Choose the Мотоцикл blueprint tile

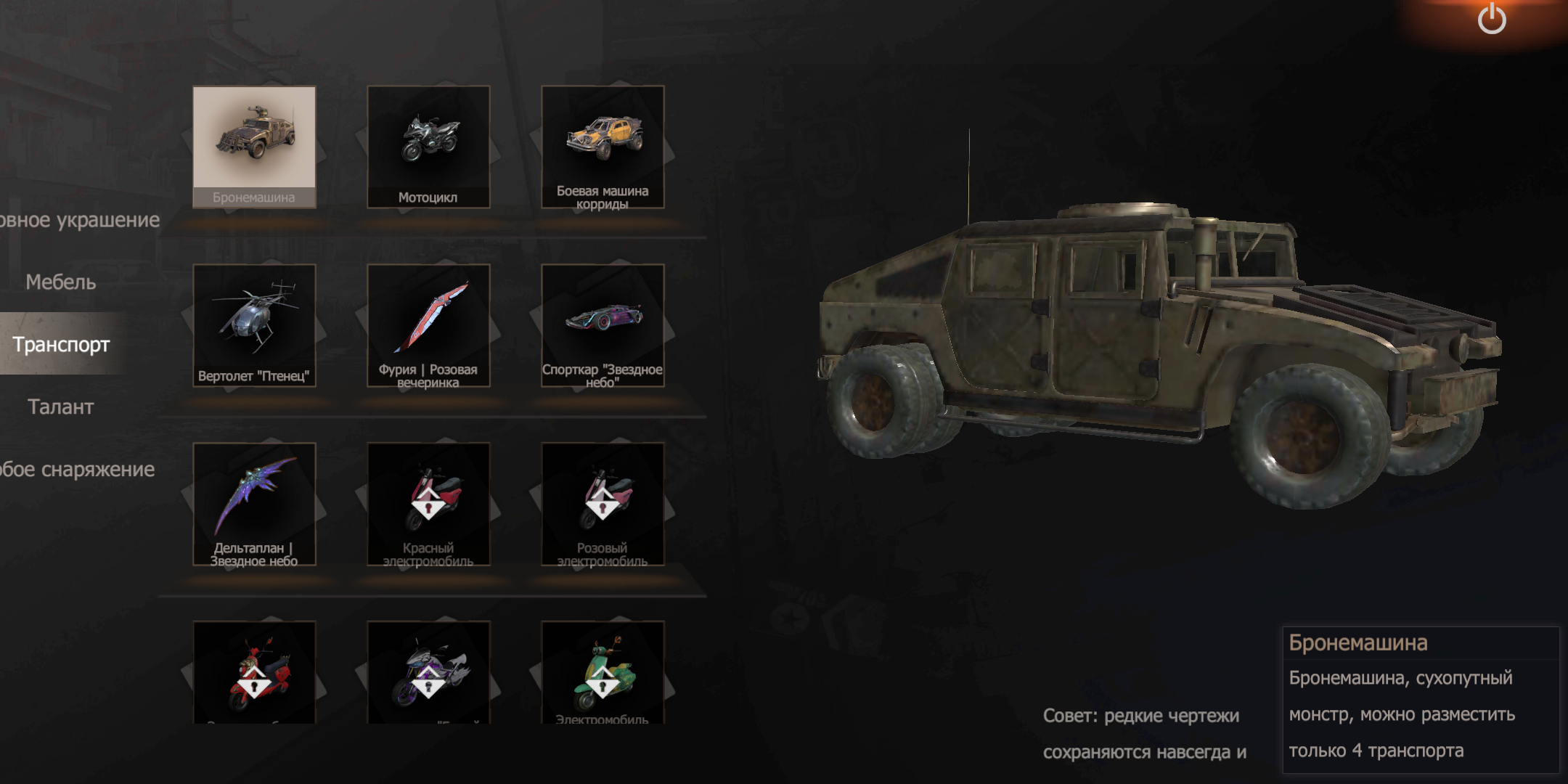pos(428,147)
